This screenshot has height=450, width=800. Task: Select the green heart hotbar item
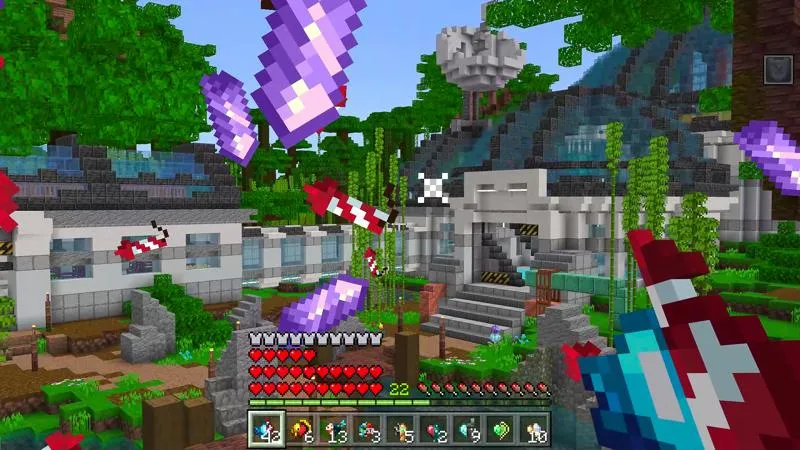point(502,430)
